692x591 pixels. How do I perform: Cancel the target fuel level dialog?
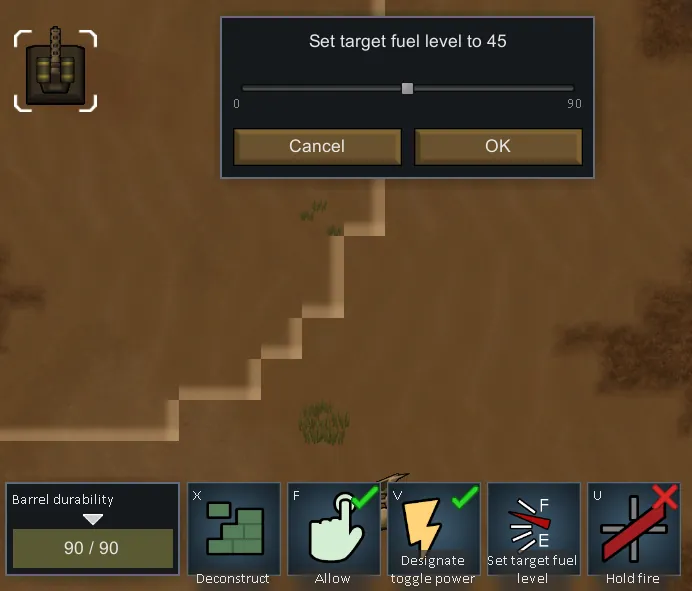click(x=317, y=146)
